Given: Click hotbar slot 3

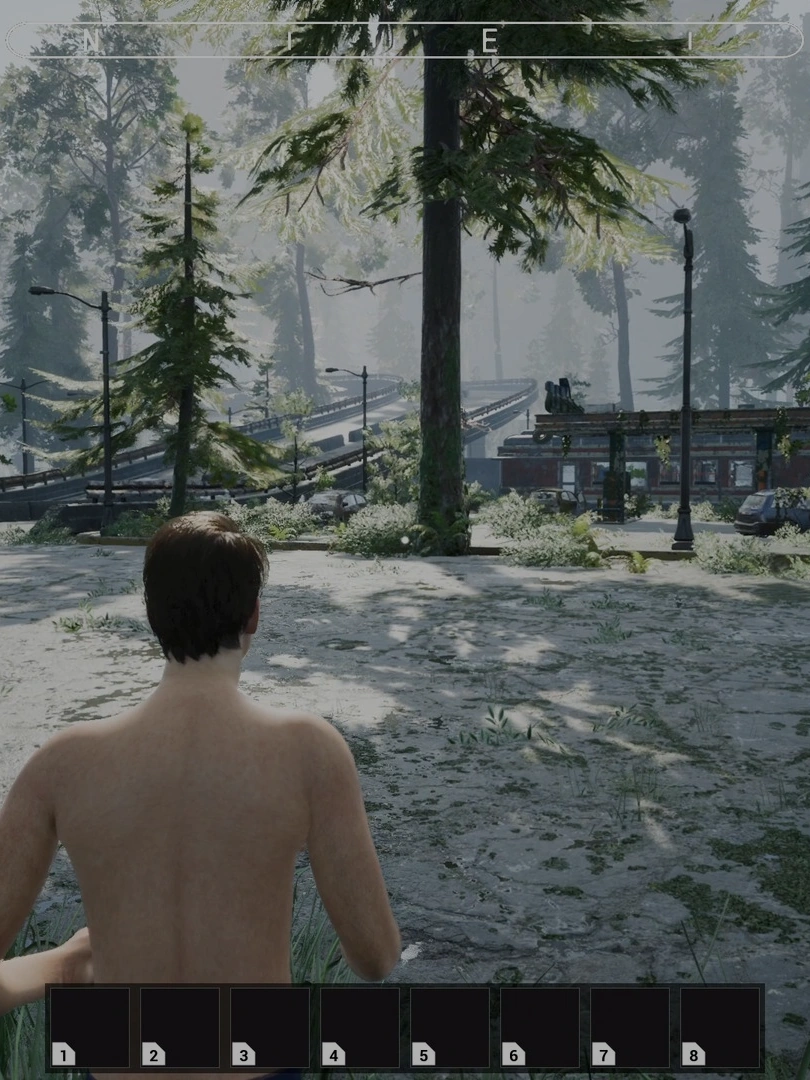Looking at the screenshot, I should point(270,1027).
